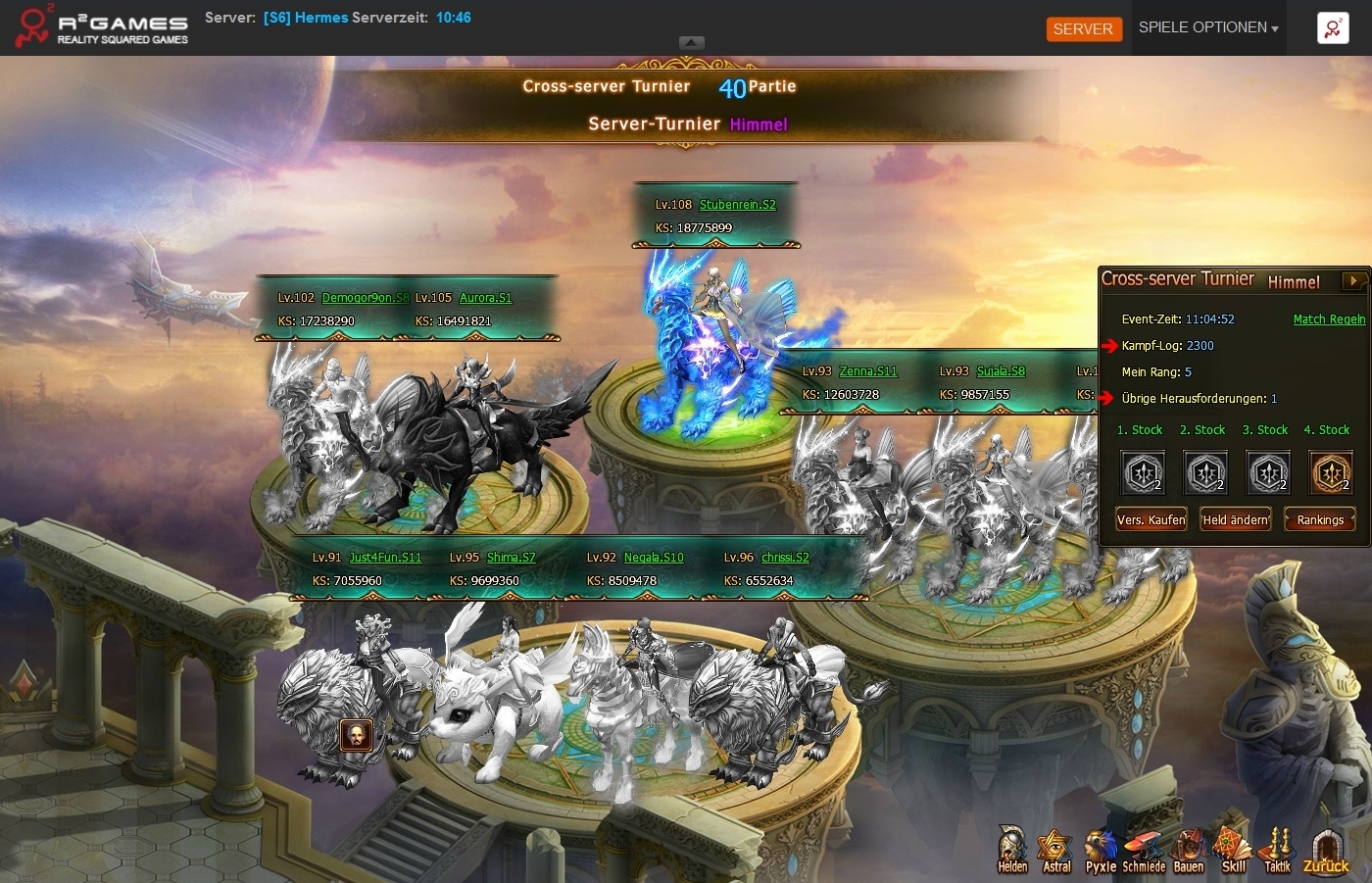Select the 4. Stock floor icon
The width and height of the screenshot is (1372, 883).
[1331, 473]
